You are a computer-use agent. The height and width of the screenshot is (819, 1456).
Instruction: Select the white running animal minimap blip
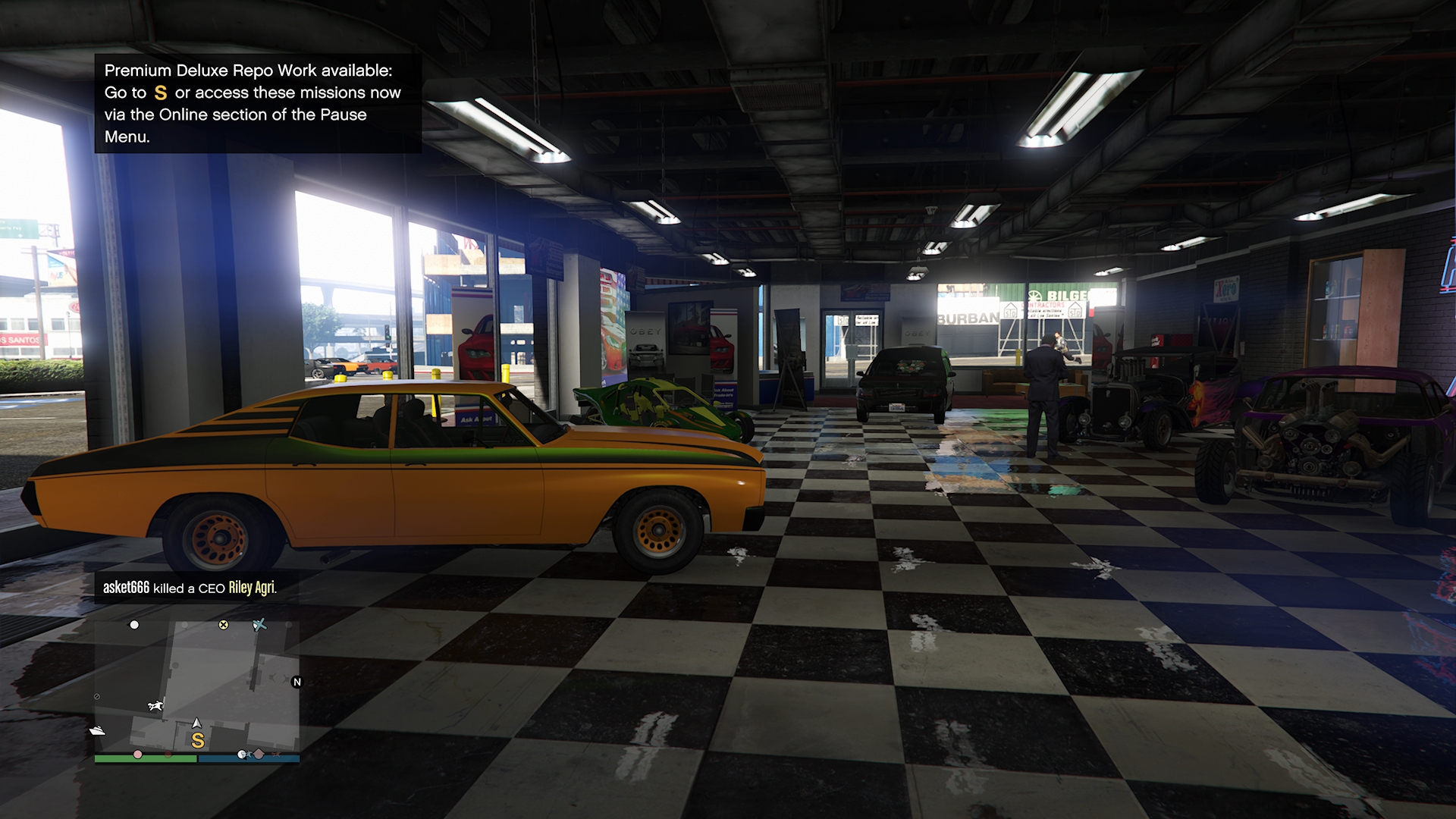tap(155, 706)
